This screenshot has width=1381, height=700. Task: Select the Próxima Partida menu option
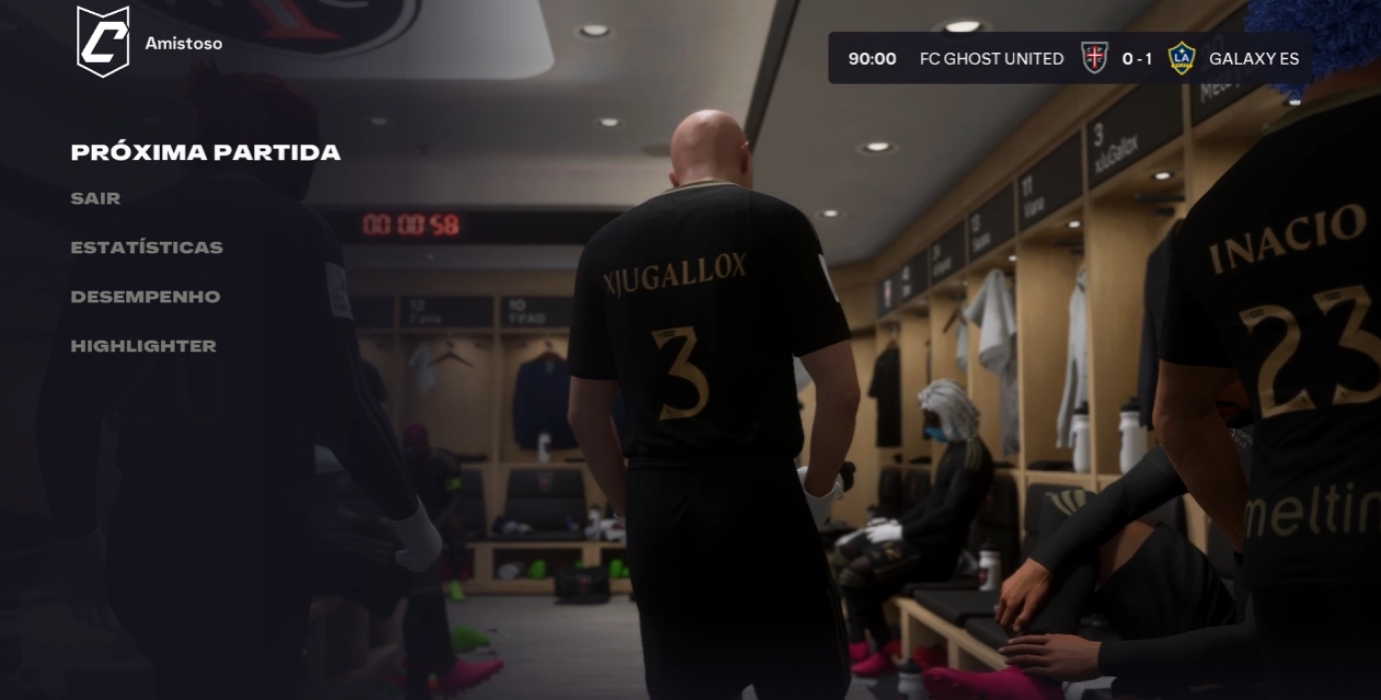click(x=205, y=153)
